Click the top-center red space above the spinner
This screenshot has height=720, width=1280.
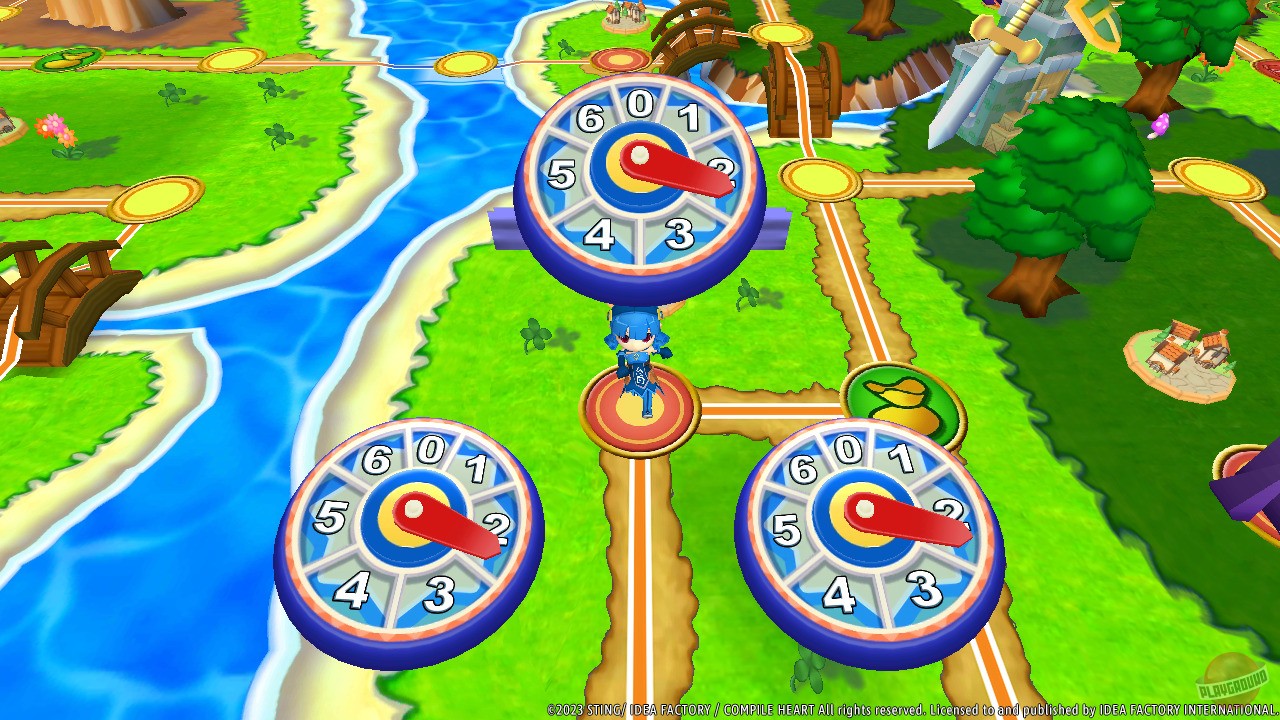(x=622, y=58)
